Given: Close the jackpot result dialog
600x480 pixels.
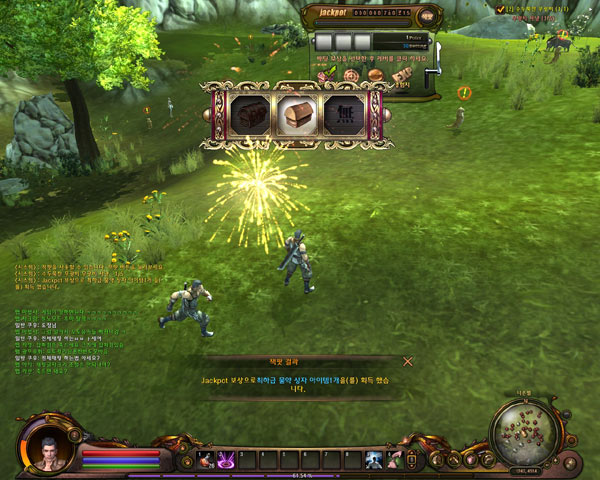Looking at the screenshot, I should 407,361.
